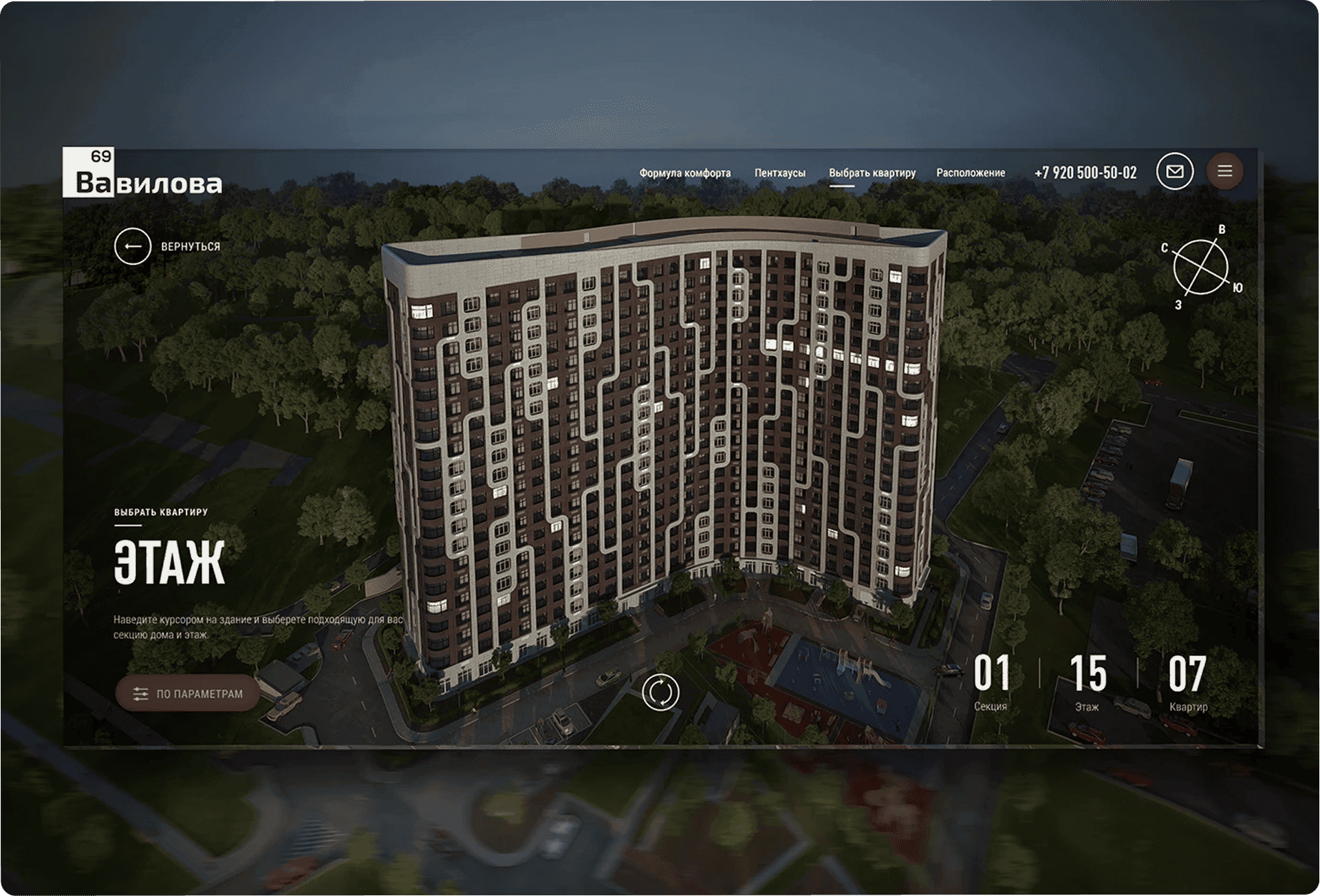The height and width of the screenshot is (896, 1320).
Task: Click the Вавилова 69 logo
Action: [142, 173]
